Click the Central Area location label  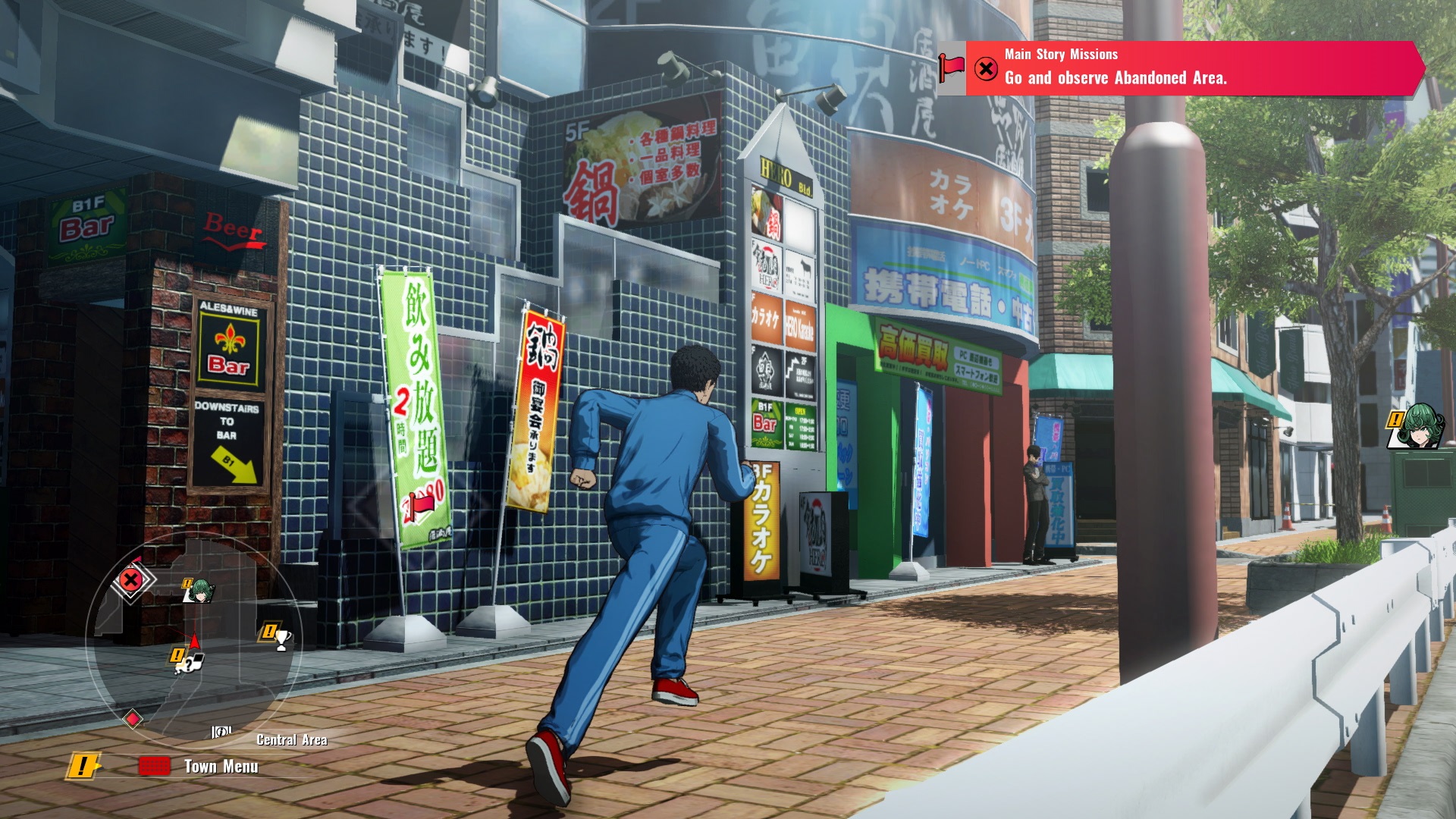(292, 740)
